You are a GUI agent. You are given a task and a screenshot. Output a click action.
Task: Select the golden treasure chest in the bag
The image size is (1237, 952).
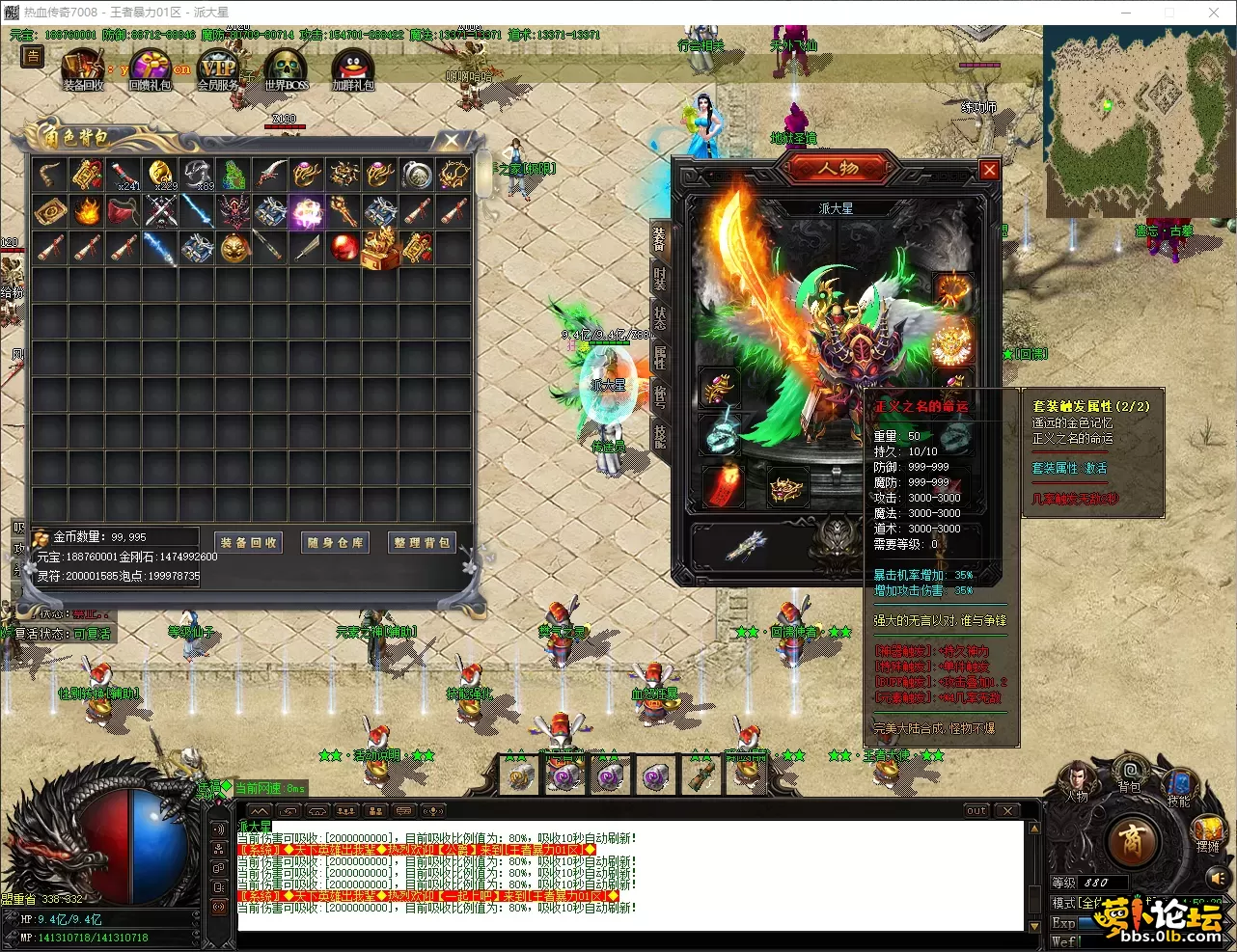click(380, 248)
